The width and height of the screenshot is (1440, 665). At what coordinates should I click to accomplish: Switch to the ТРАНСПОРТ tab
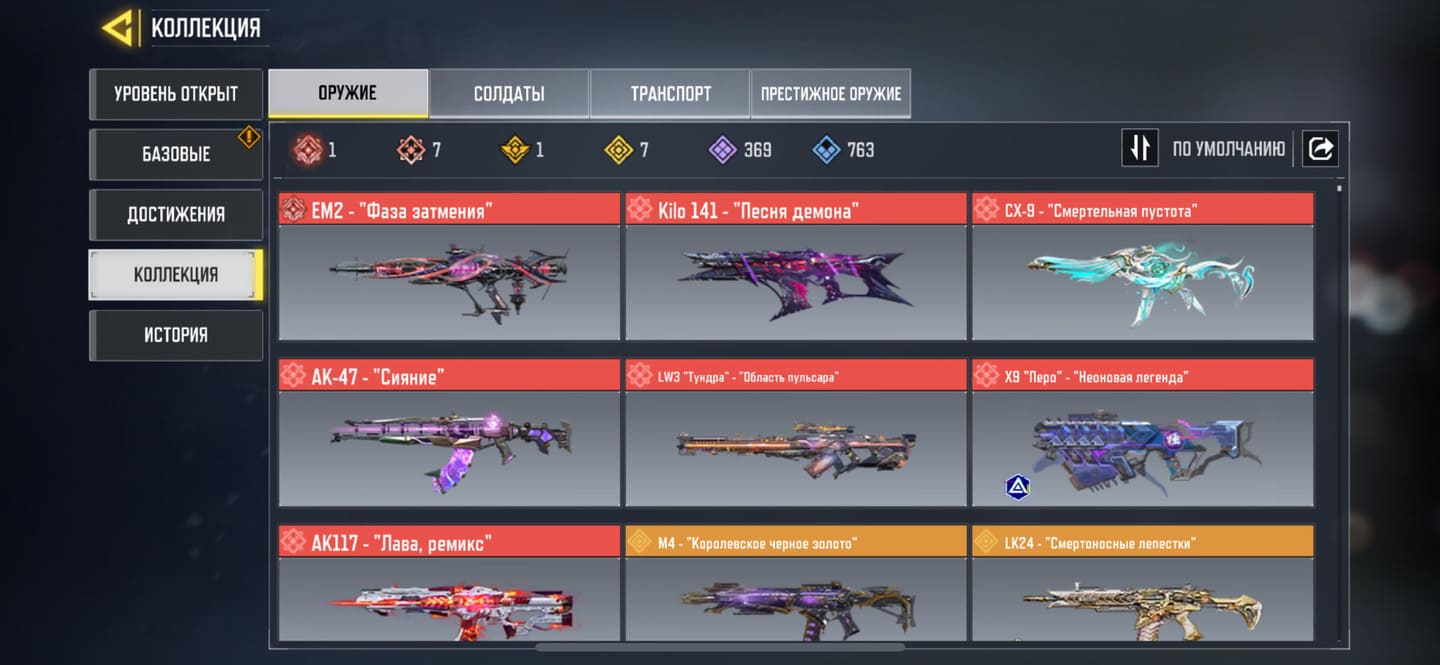[670, 94]
